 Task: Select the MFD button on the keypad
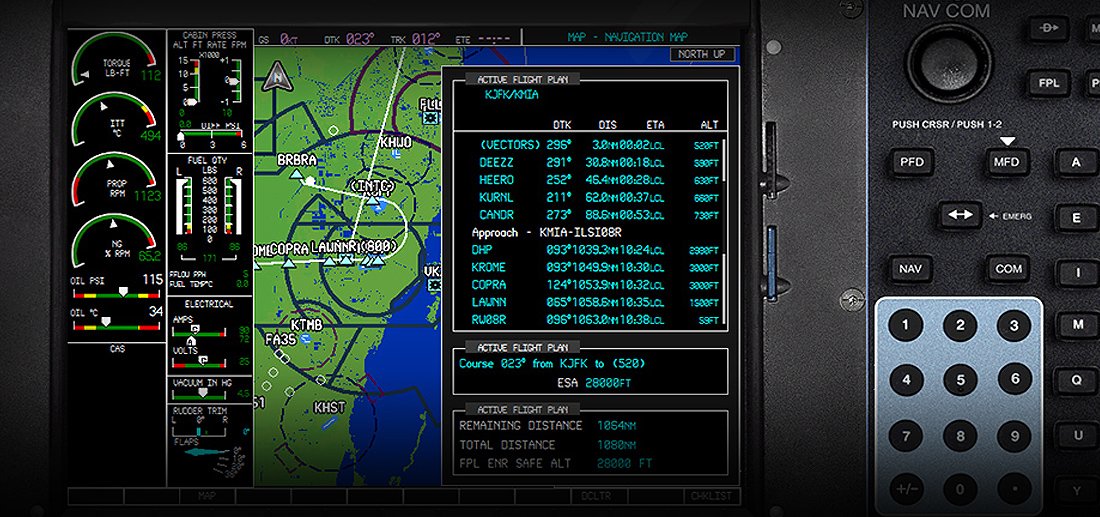pos(1006,162)
